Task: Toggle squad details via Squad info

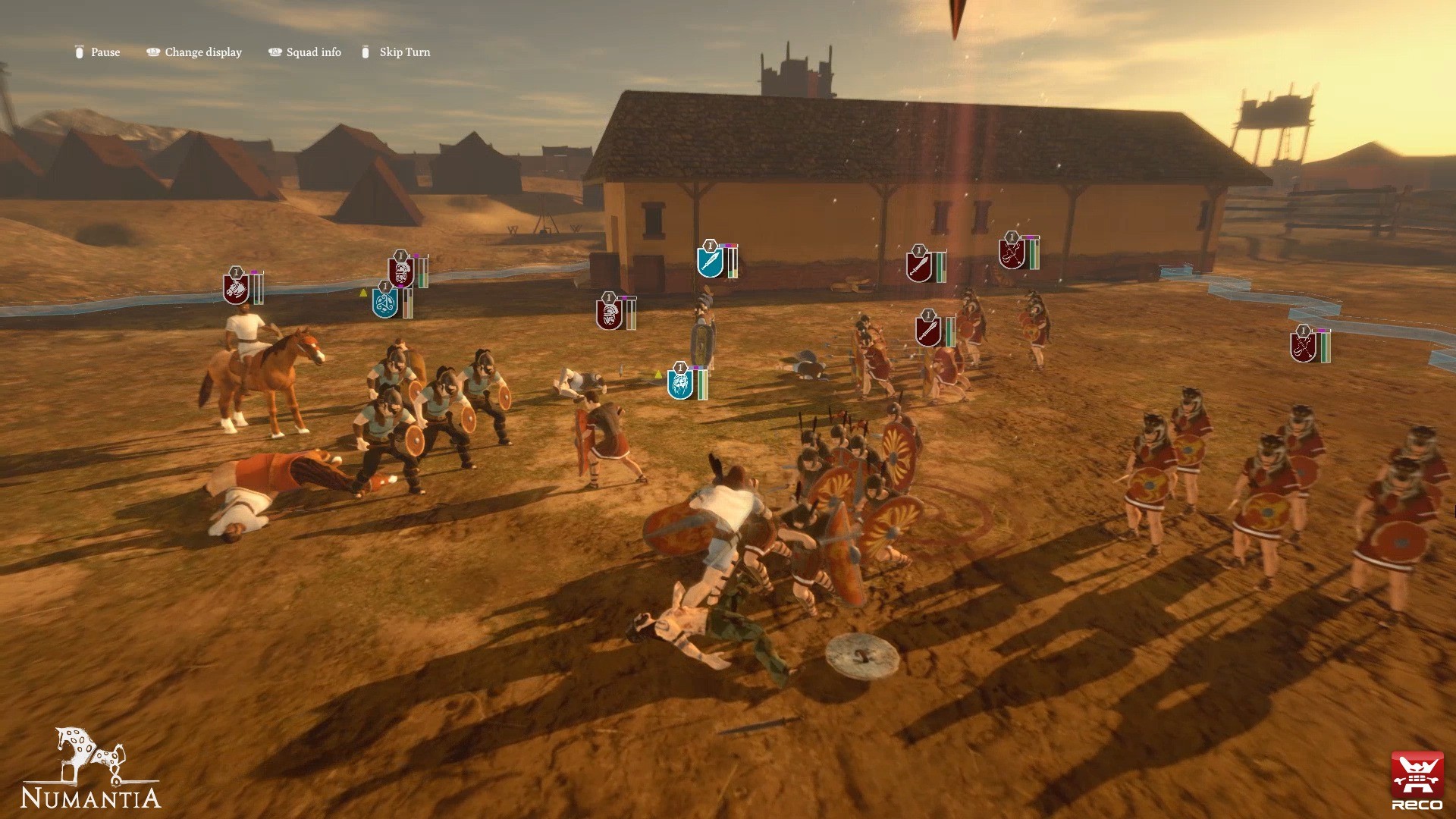Action: pos(312,52)
